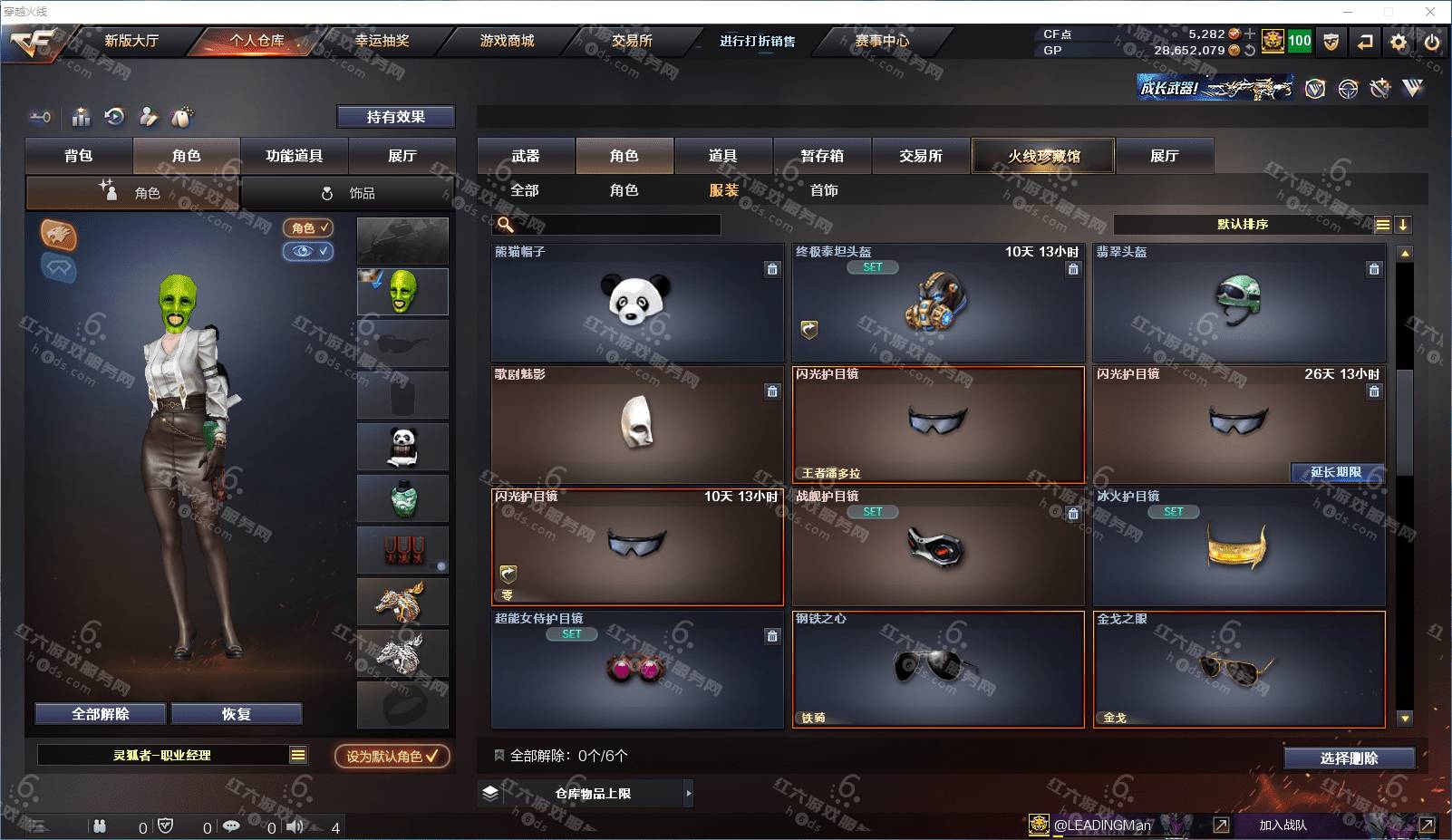1452x840 pixels.
Task: Click 延长期限 to extend duration
Action: tap(1336, 472)
